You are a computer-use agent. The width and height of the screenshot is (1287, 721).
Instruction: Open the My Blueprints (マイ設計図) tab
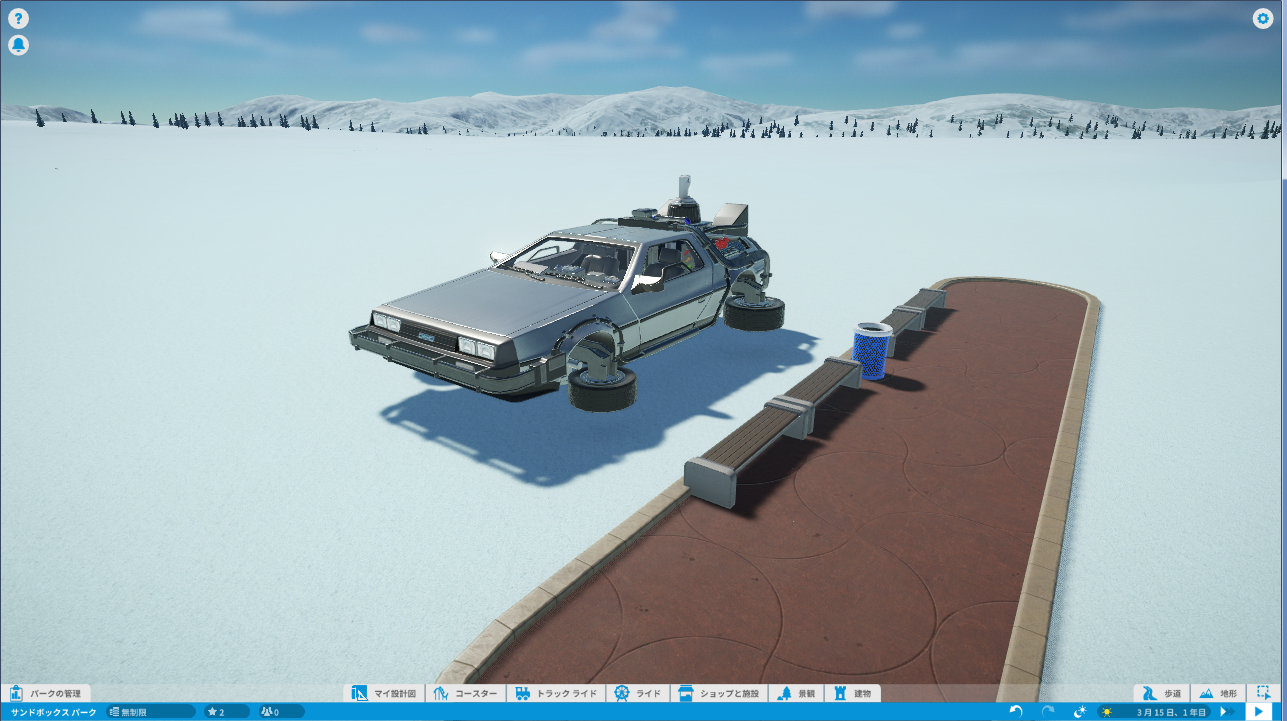coord(384,693)
